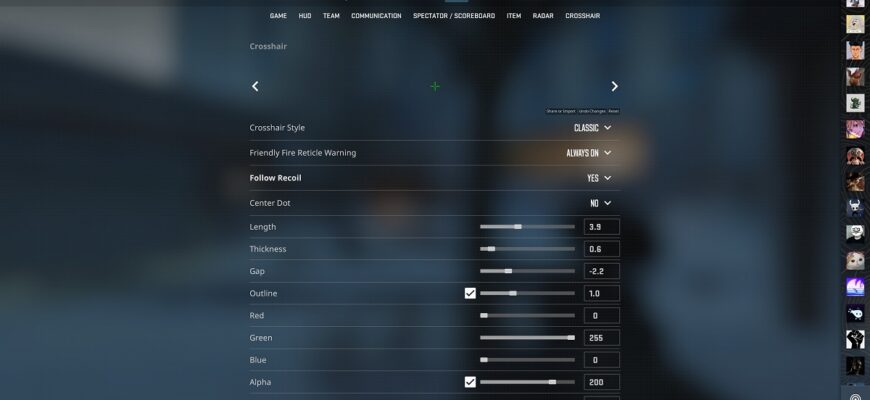Open the Spectator / Scoreboard tab
The height and width of the screenshot is (400, 870).
pyautogui.click(x=454, y=16)
